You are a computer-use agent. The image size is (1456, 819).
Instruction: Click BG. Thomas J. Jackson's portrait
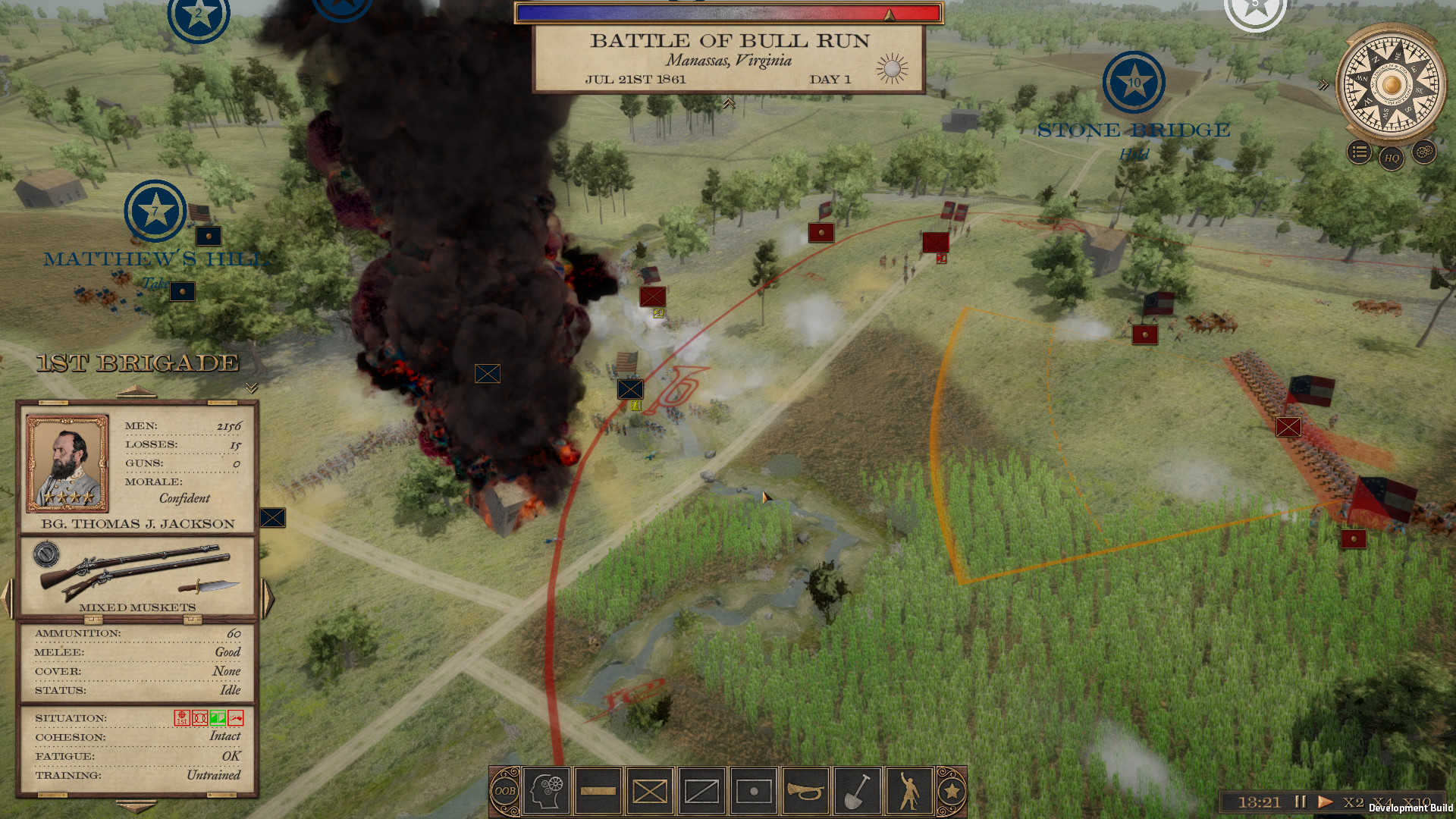coord(67,463)
